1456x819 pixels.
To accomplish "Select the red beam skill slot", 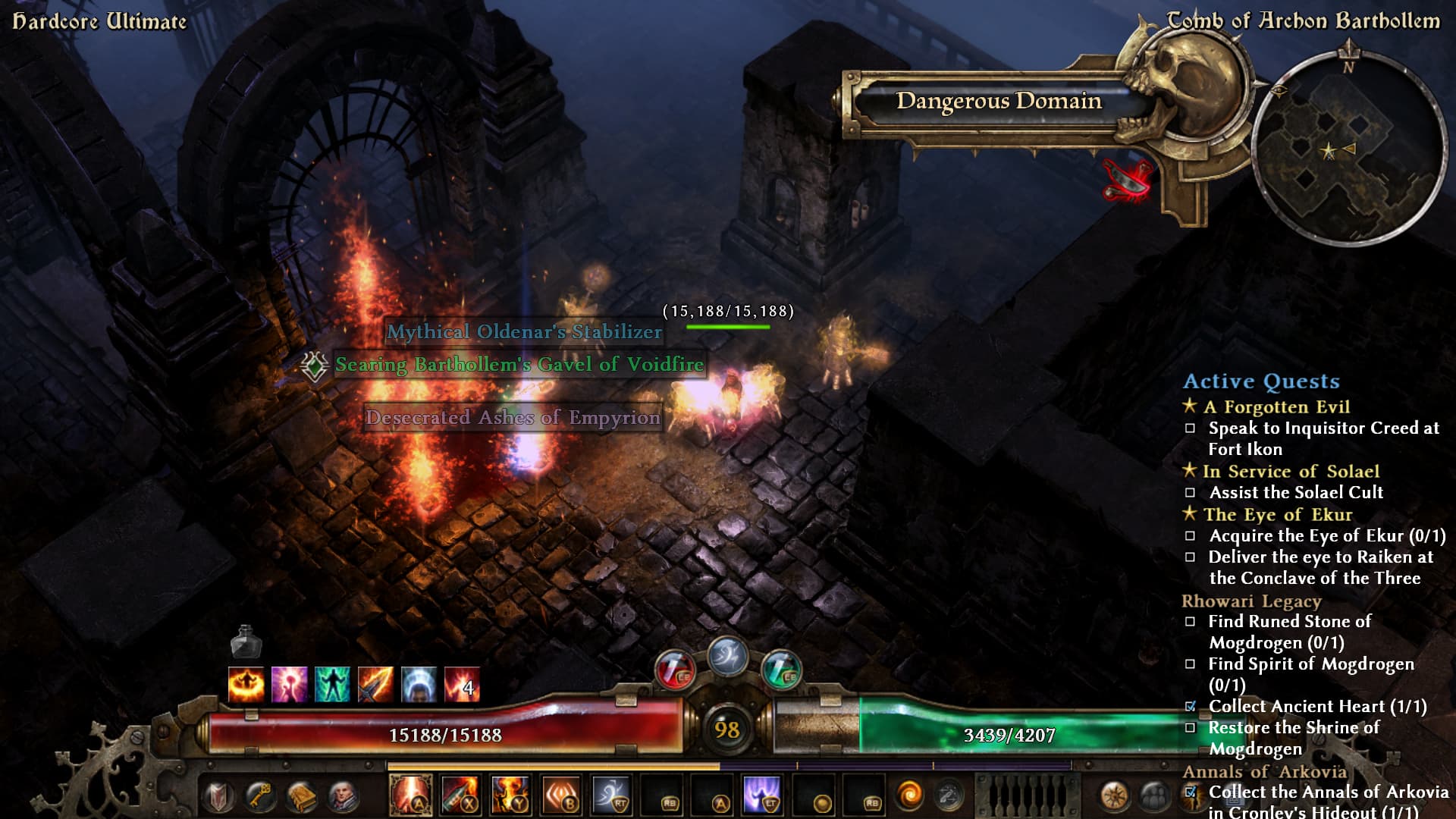I will coord(410,795).
